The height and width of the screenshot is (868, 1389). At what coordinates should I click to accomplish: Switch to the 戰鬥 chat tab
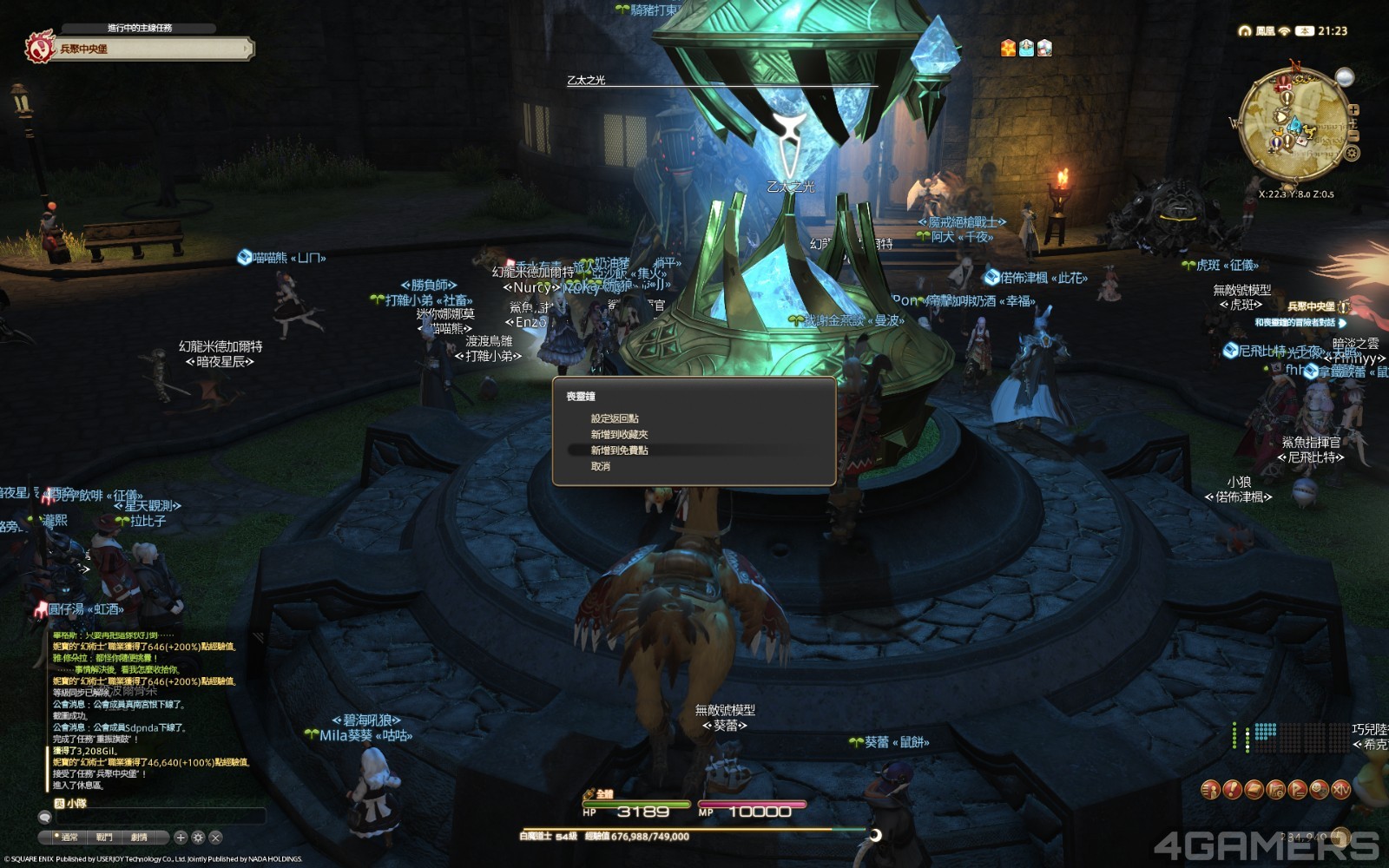tap(104, 838)
